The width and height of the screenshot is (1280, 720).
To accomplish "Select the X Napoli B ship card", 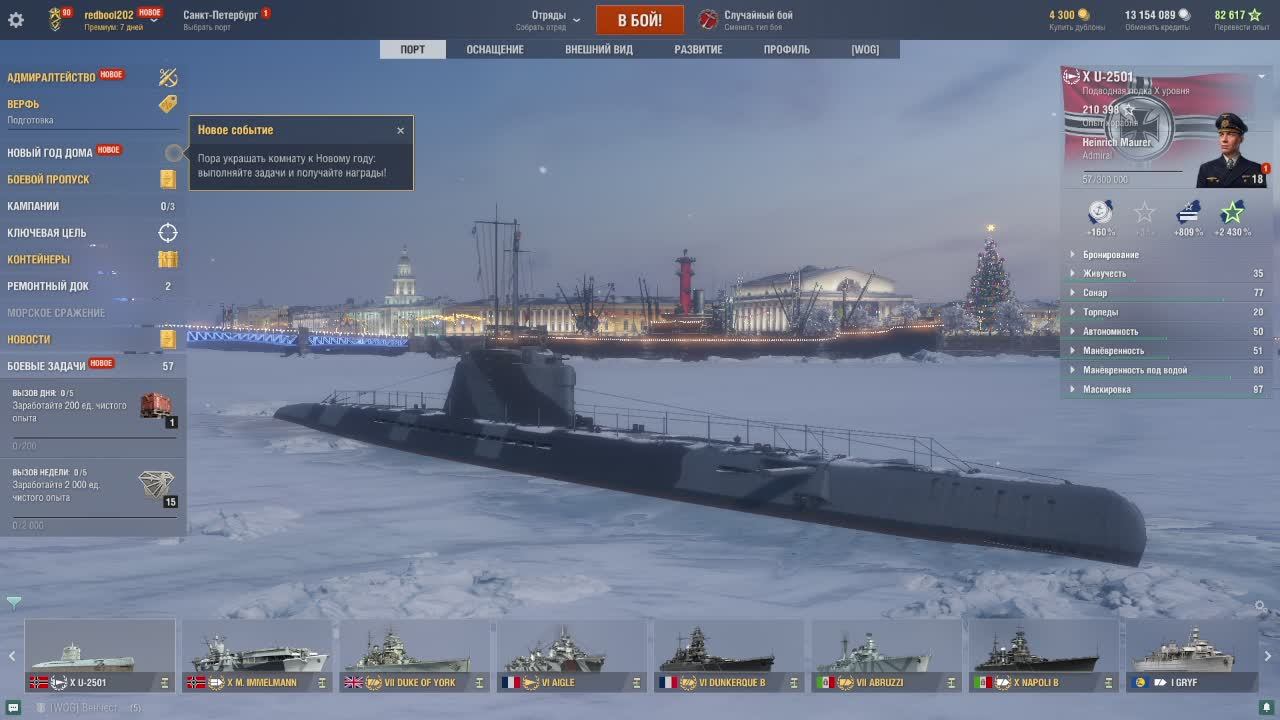I will point(1043,657).
